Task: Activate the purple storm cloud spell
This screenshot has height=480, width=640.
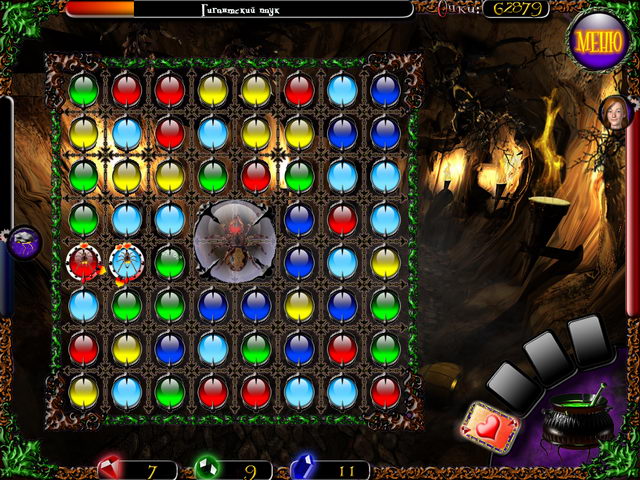Action: point(23,242)
